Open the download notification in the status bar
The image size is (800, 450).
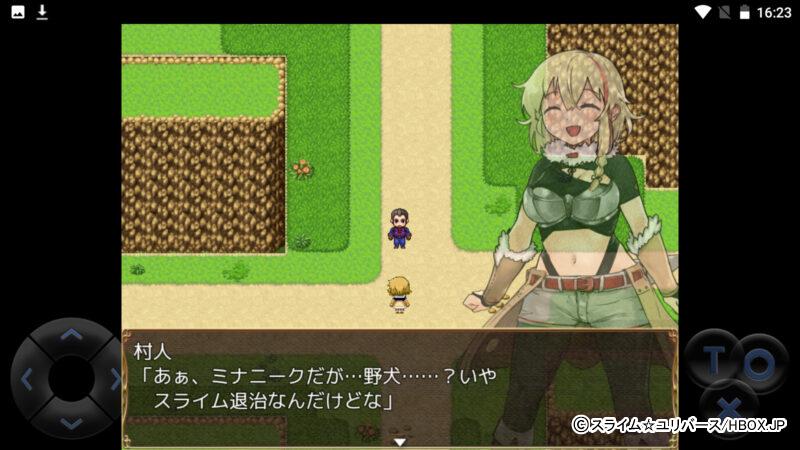[x=42, y=12]
